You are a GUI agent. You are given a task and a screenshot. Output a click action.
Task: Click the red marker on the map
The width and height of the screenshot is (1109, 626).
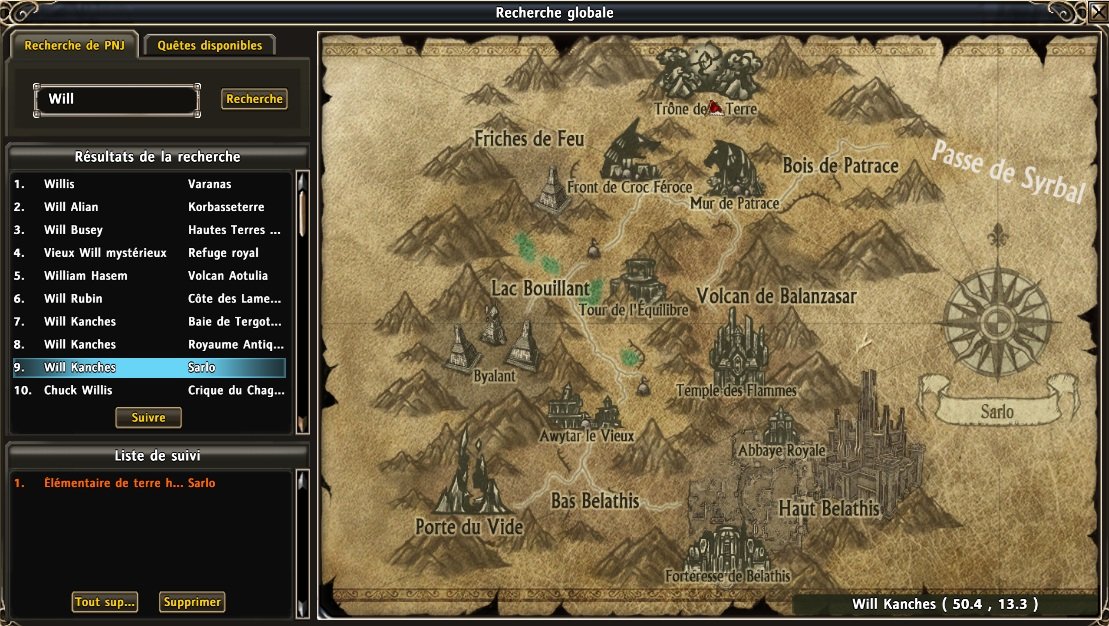(716, 108)
